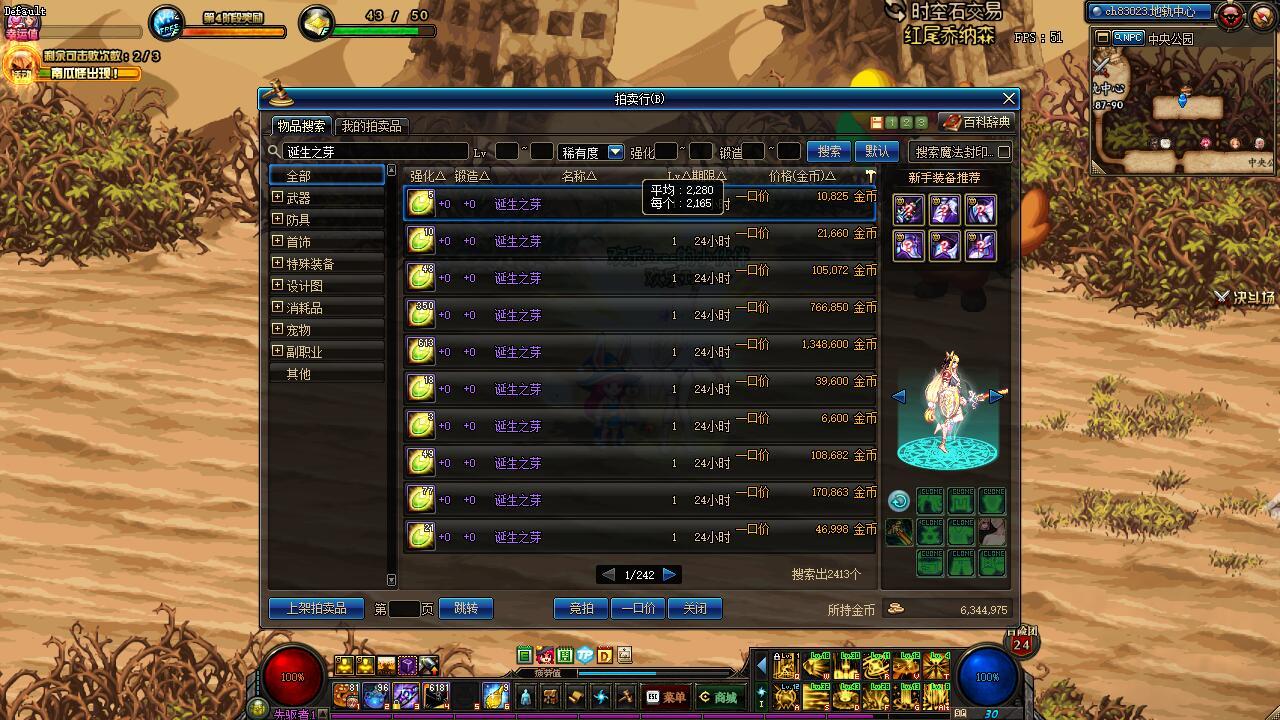Focus the item name search field
The image size is (1280, 720).
(375, 152)
